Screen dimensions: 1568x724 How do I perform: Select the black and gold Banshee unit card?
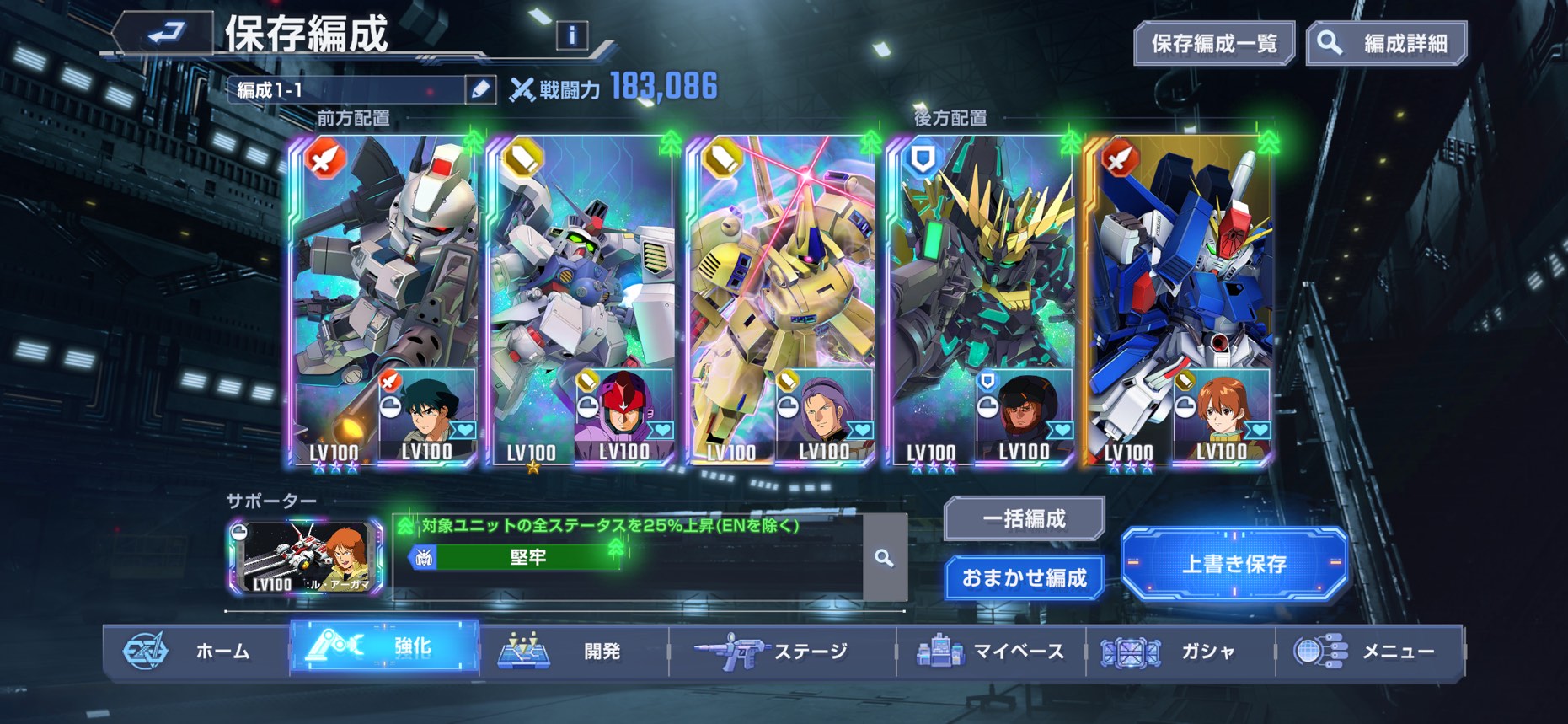(979, 278)
